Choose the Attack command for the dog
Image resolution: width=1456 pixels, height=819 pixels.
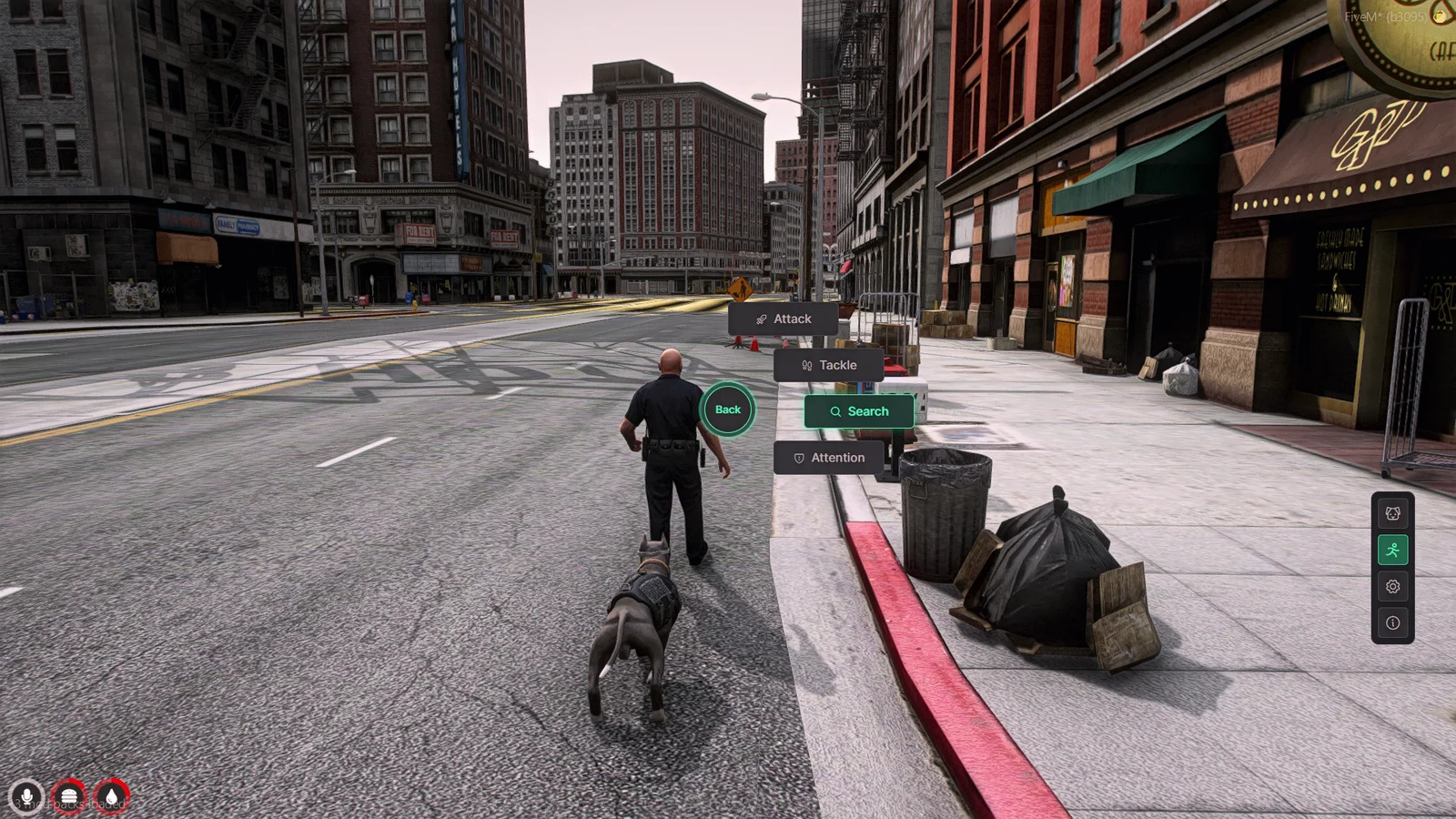[783, 319]
